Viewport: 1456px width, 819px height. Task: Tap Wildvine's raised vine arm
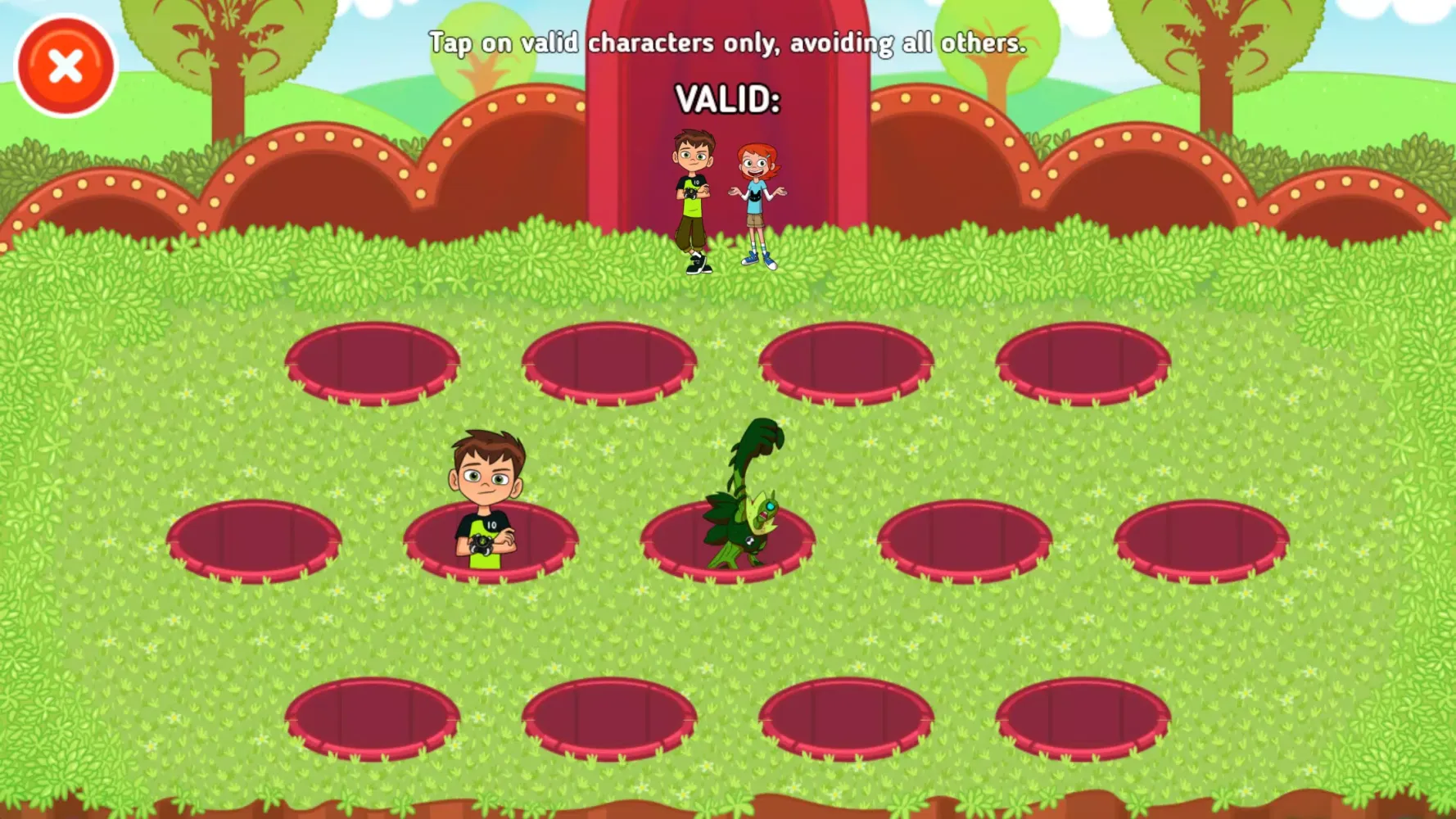(762, 438)
